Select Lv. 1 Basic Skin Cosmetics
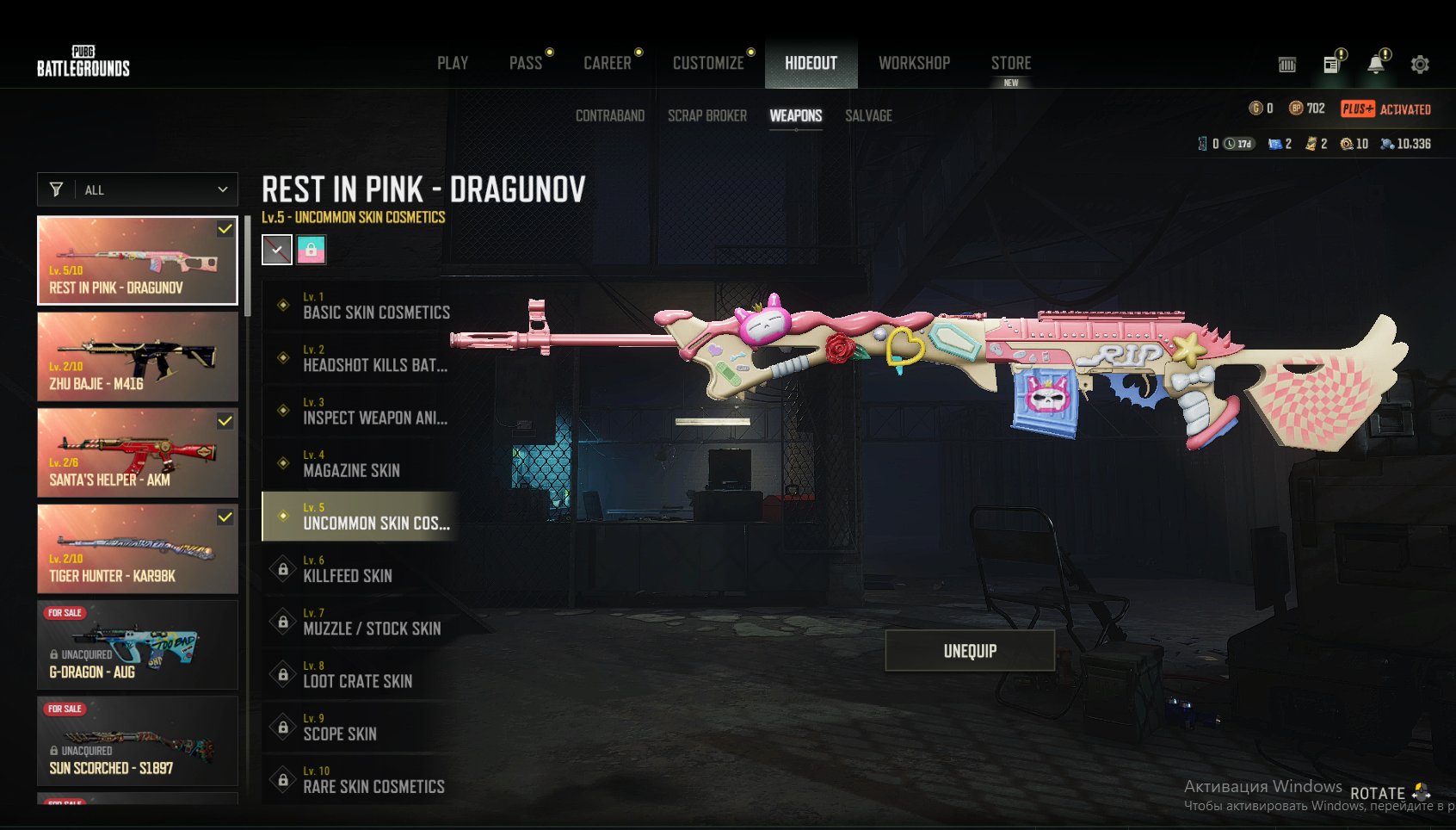 click(x=361, y=306)
